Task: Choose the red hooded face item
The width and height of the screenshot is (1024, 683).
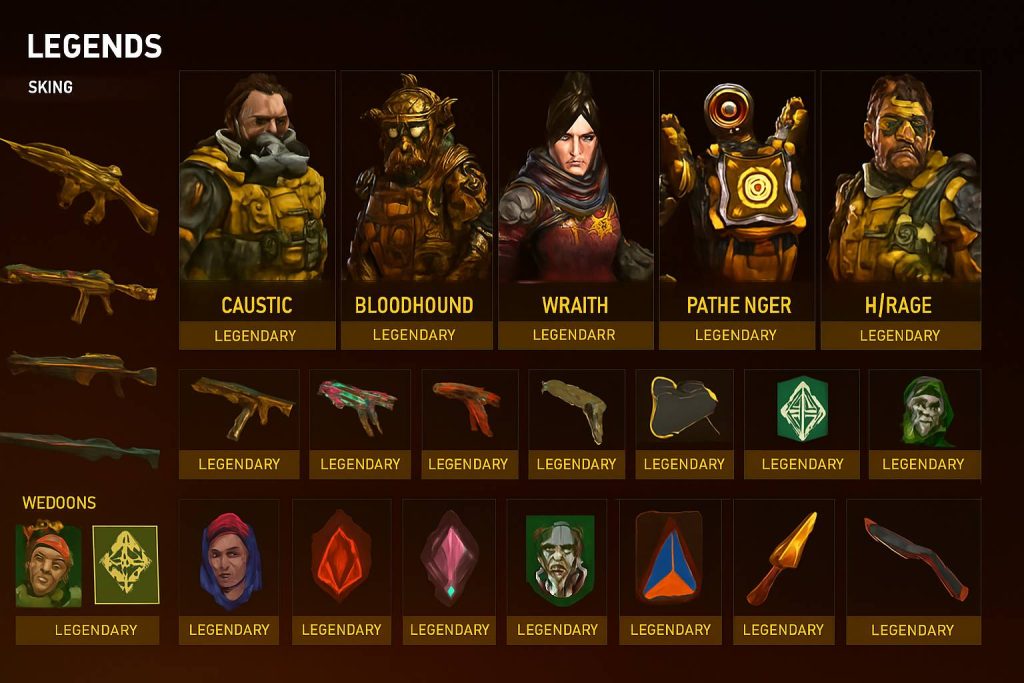Action: [x=229, y=560]
